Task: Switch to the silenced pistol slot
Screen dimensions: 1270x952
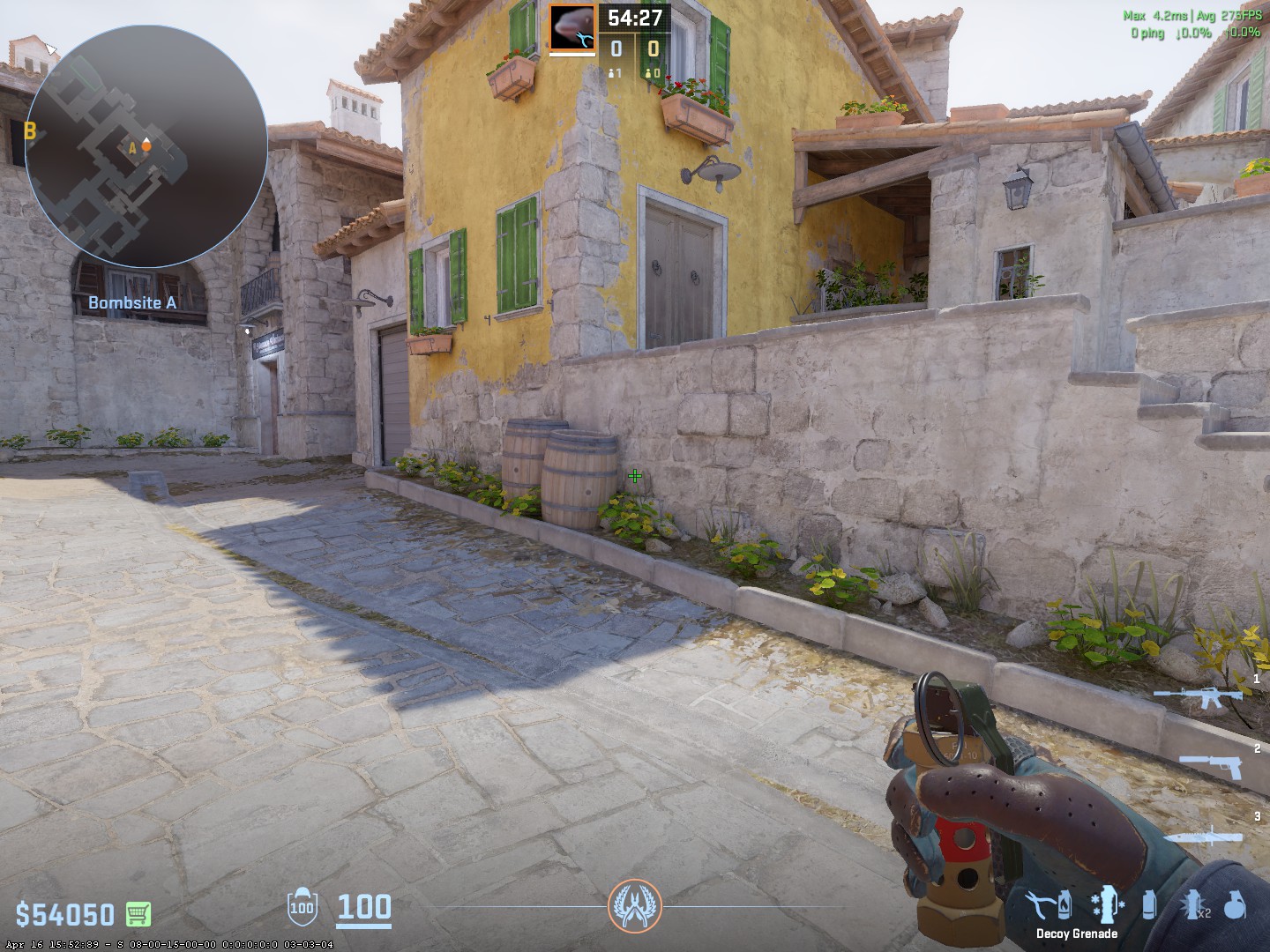Action: 1210,766
